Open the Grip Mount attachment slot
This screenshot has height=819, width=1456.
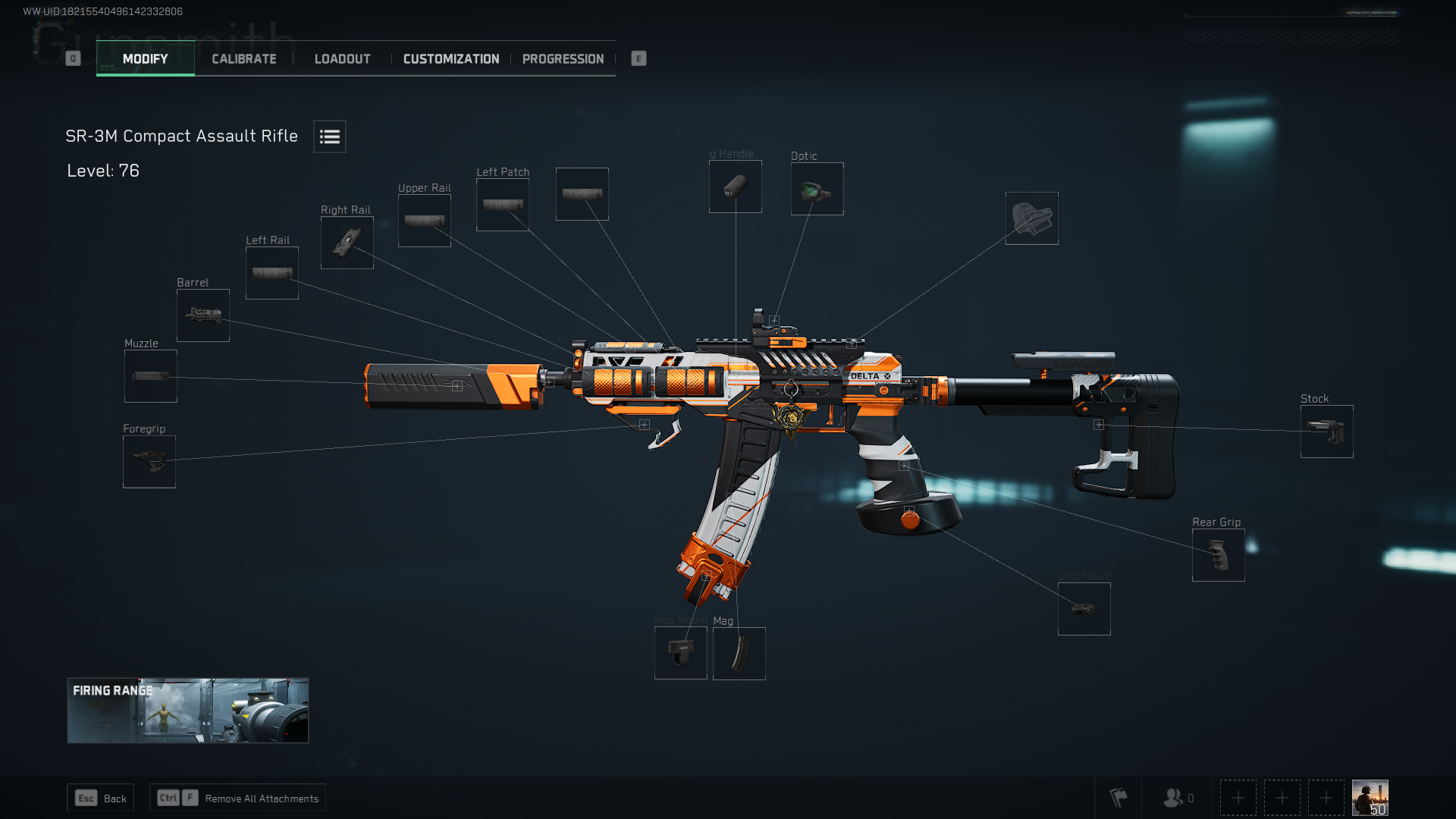click(x=1084, y=608)
